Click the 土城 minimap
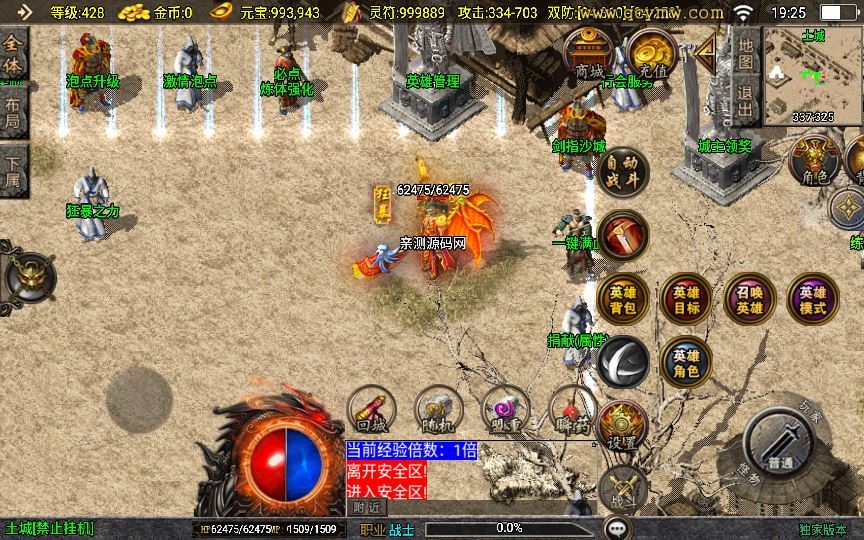 (x=812, y=75)
